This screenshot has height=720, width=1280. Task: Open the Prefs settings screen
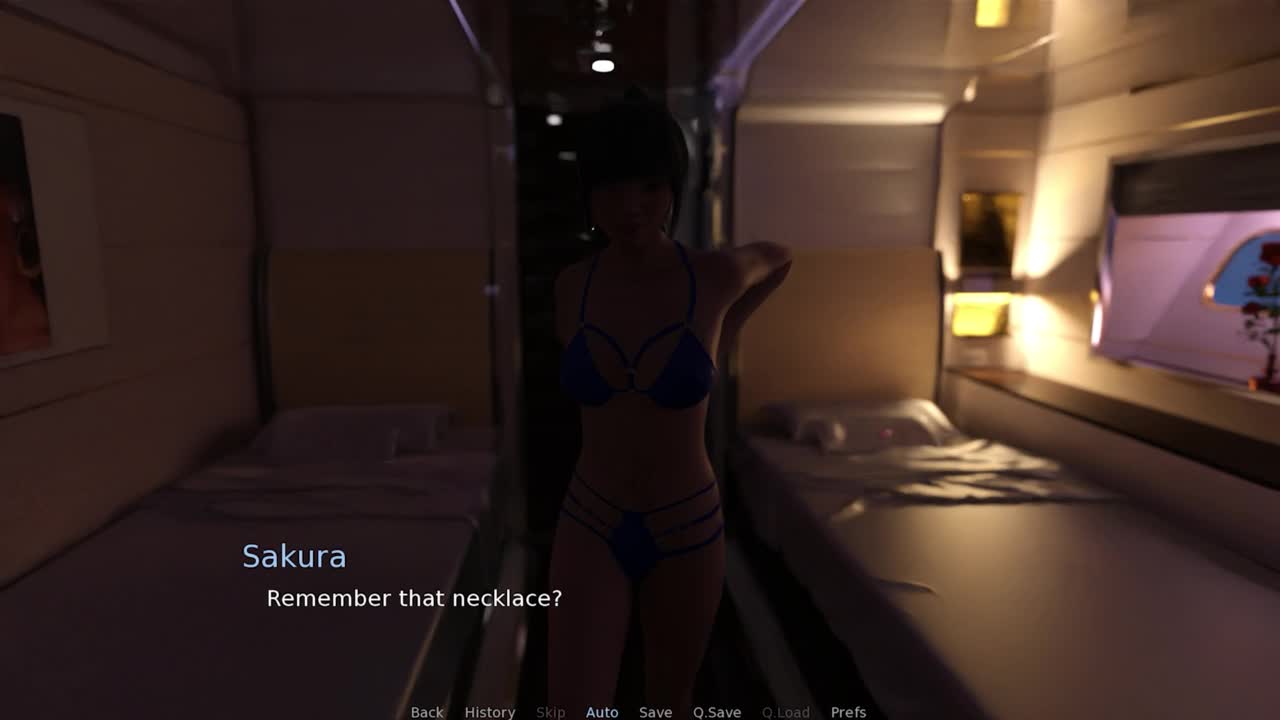coord(848,712)
